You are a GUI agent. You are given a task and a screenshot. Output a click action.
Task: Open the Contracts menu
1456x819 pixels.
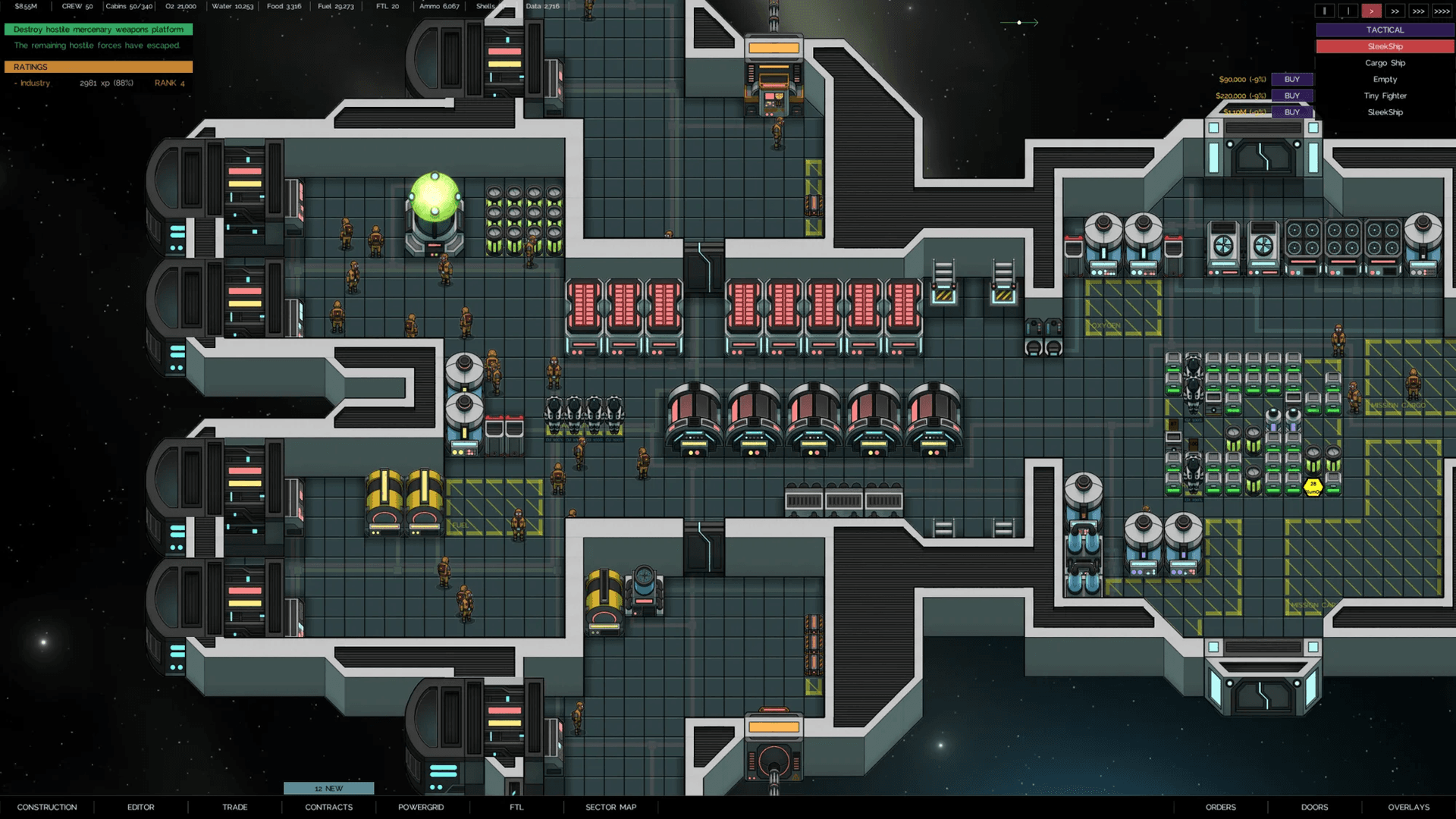point(328,807)
